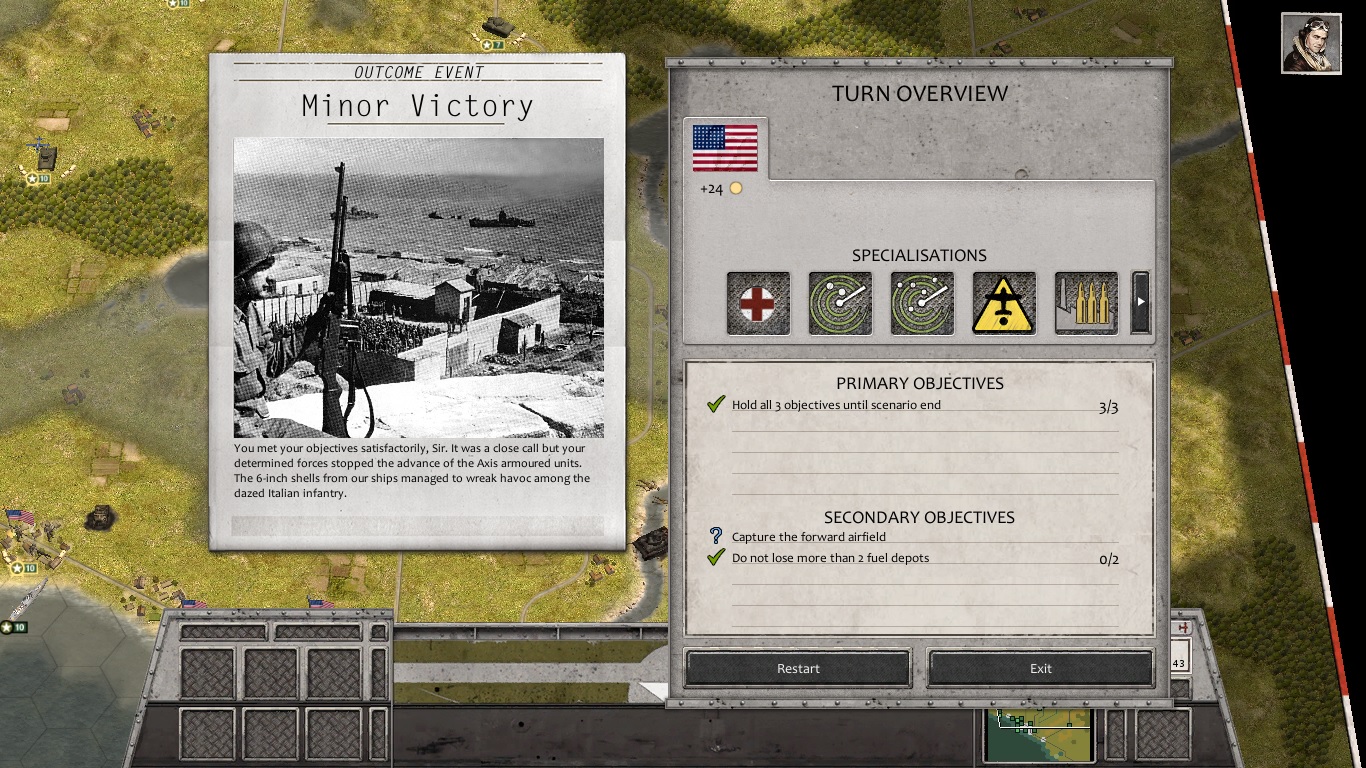
Task: Exit the turn overview screen
Action: 1040,669
